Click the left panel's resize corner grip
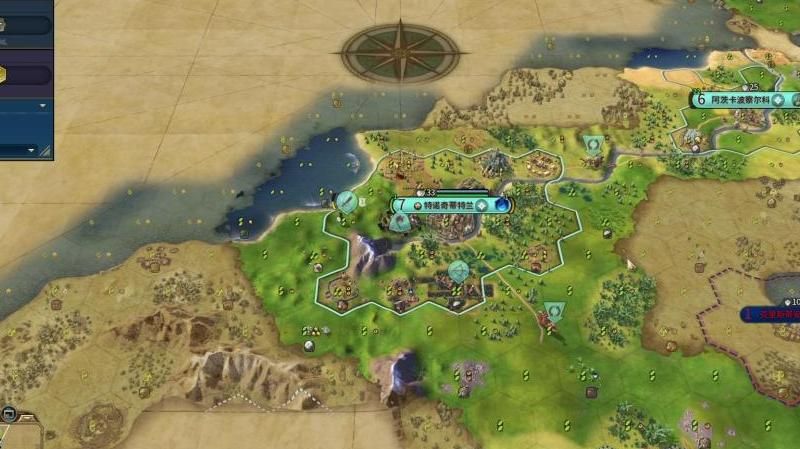800x449 pixels. point(45,151)
